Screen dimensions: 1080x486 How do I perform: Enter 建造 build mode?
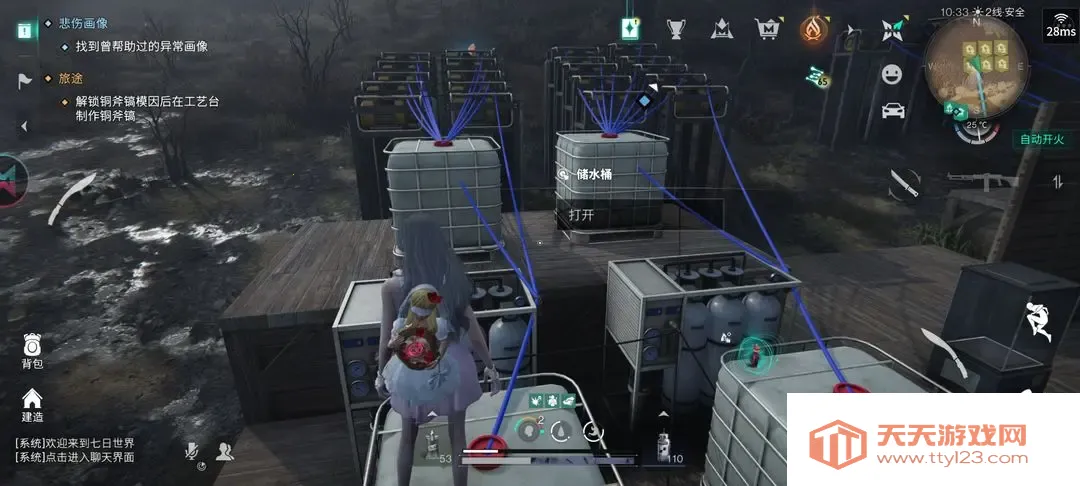point(32,403)
